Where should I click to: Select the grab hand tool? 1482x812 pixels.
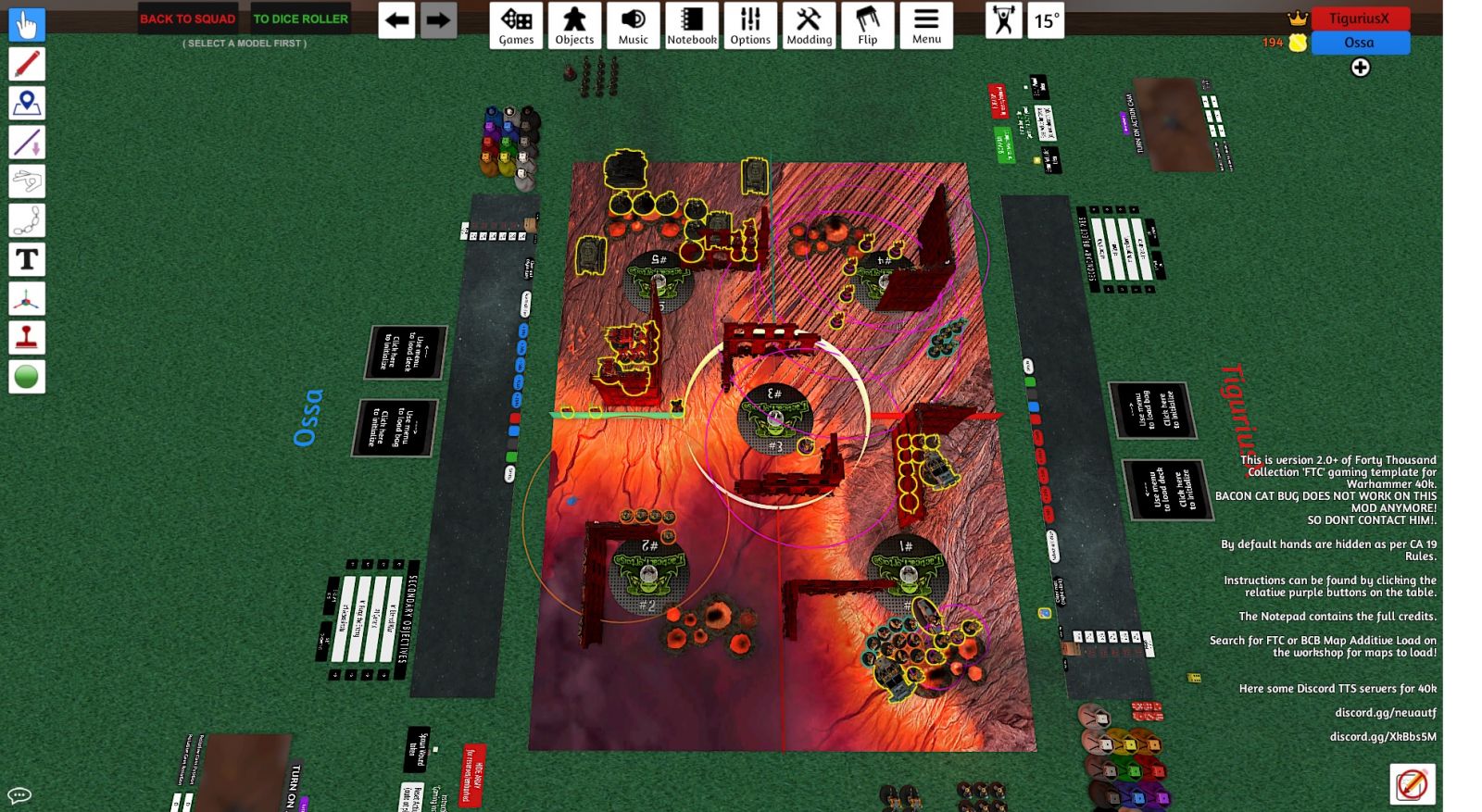click(x=27, y=24)
